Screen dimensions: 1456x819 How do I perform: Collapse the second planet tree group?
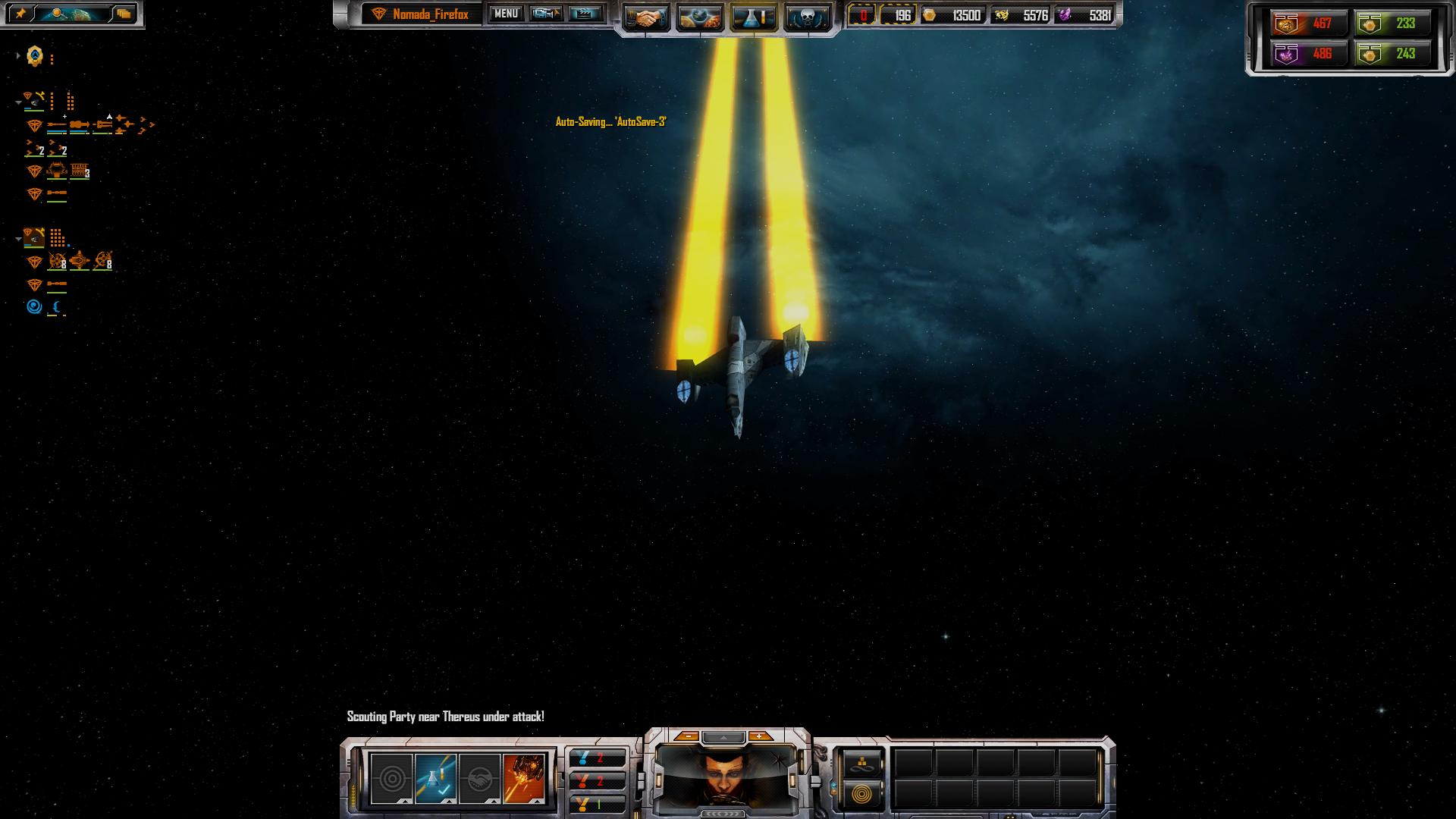click(18, 240)
